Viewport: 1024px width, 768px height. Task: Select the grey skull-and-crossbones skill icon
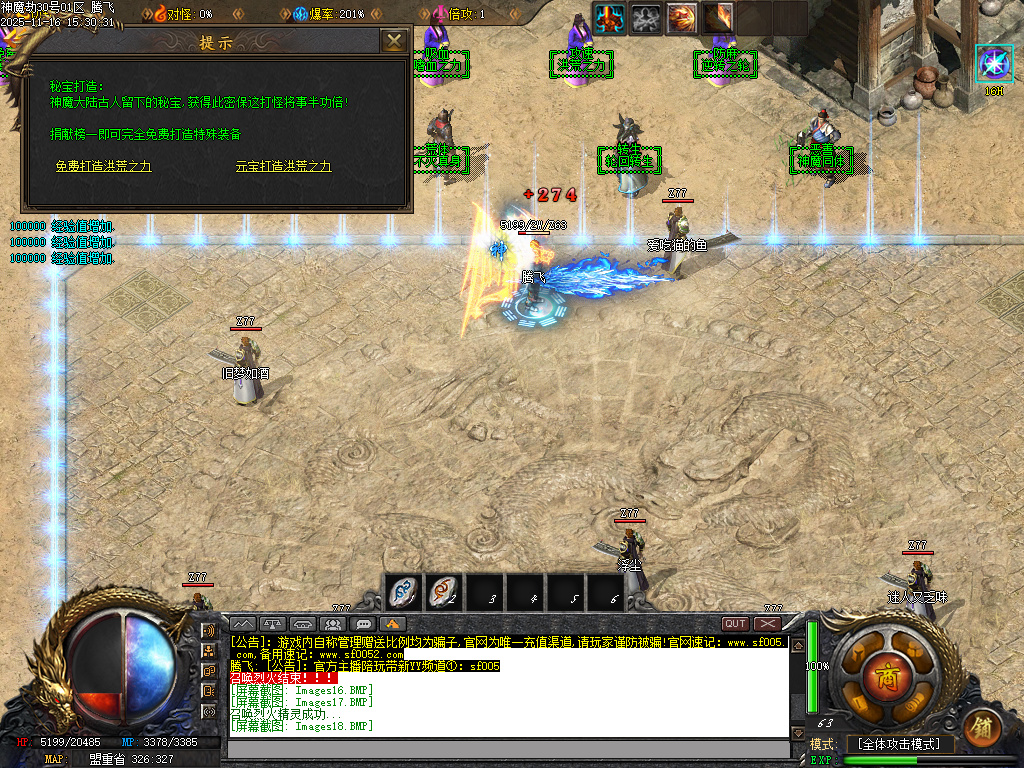646,17
